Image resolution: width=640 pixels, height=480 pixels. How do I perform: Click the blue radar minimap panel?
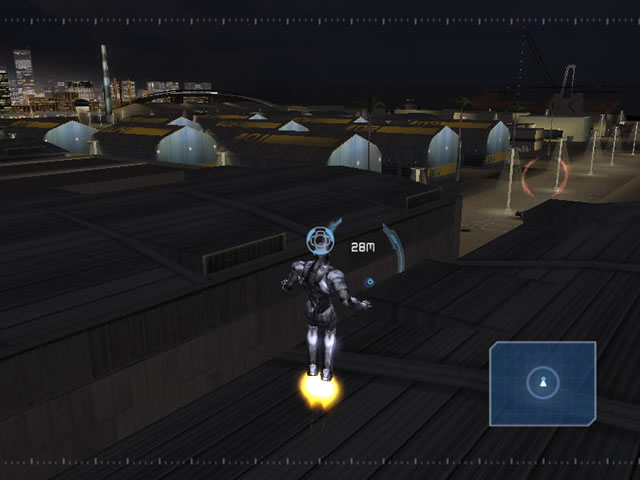click(543, 385)
